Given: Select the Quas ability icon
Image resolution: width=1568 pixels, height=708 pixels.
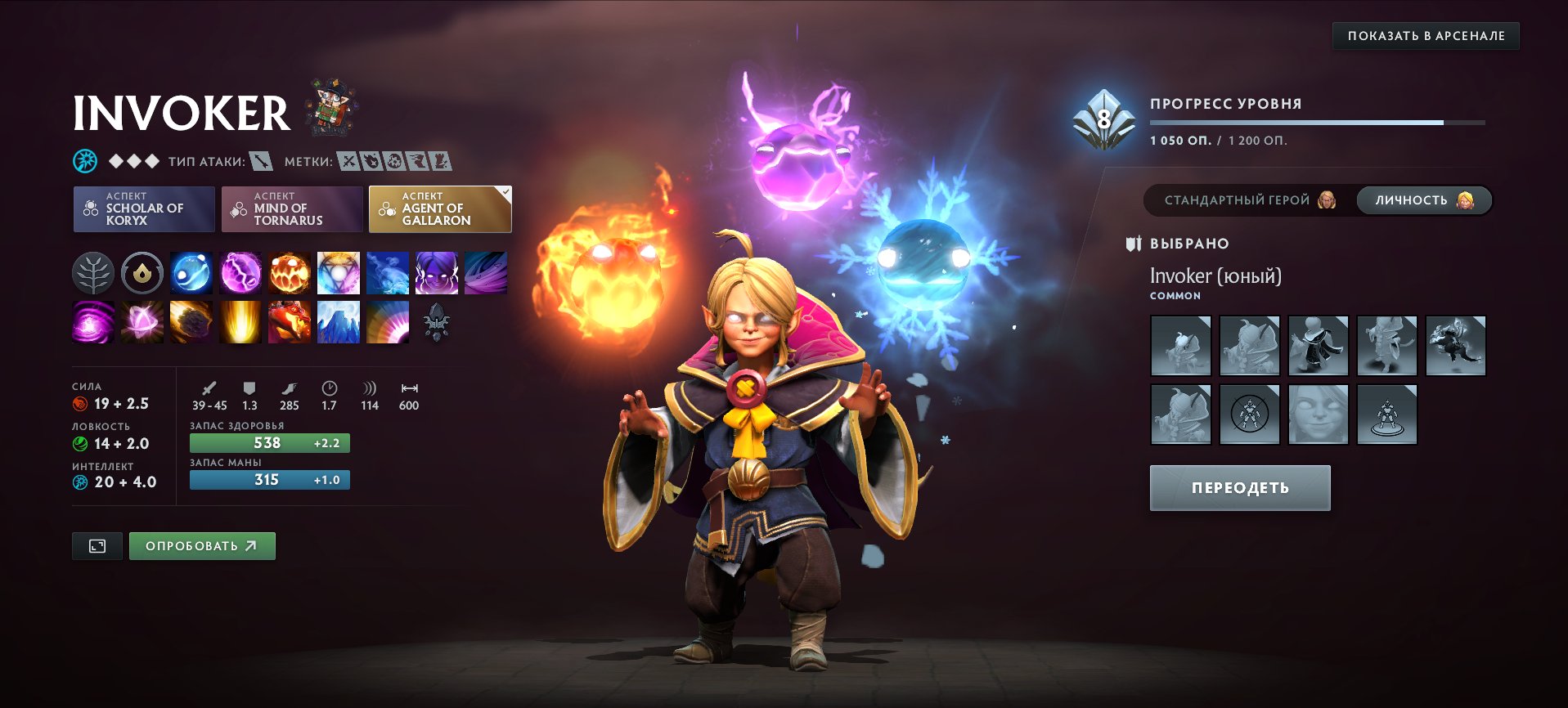Looking at the screenshot, I should tap(191, 273).
